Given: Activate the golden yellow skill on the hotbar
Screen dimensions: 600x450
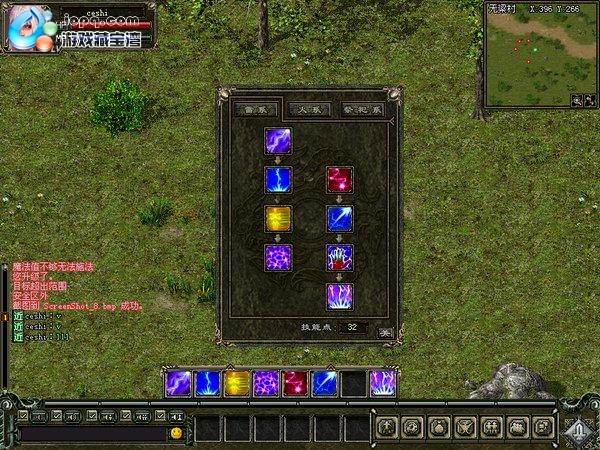Looking at the screenshot, I should [237, 383].
